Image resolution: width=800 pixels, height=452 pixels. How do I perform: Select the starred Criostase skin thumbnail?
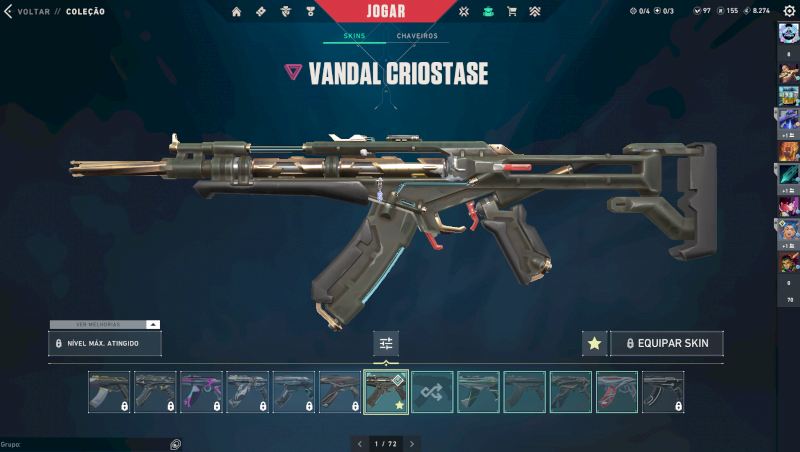pyautogui.click(x=386, y=392)
